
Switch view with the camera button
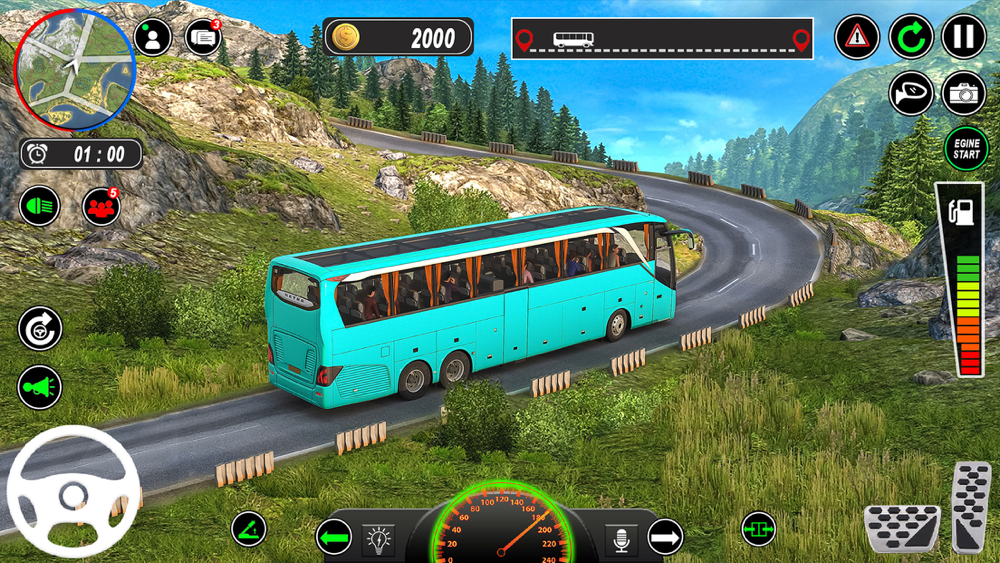tap(964, 93)
